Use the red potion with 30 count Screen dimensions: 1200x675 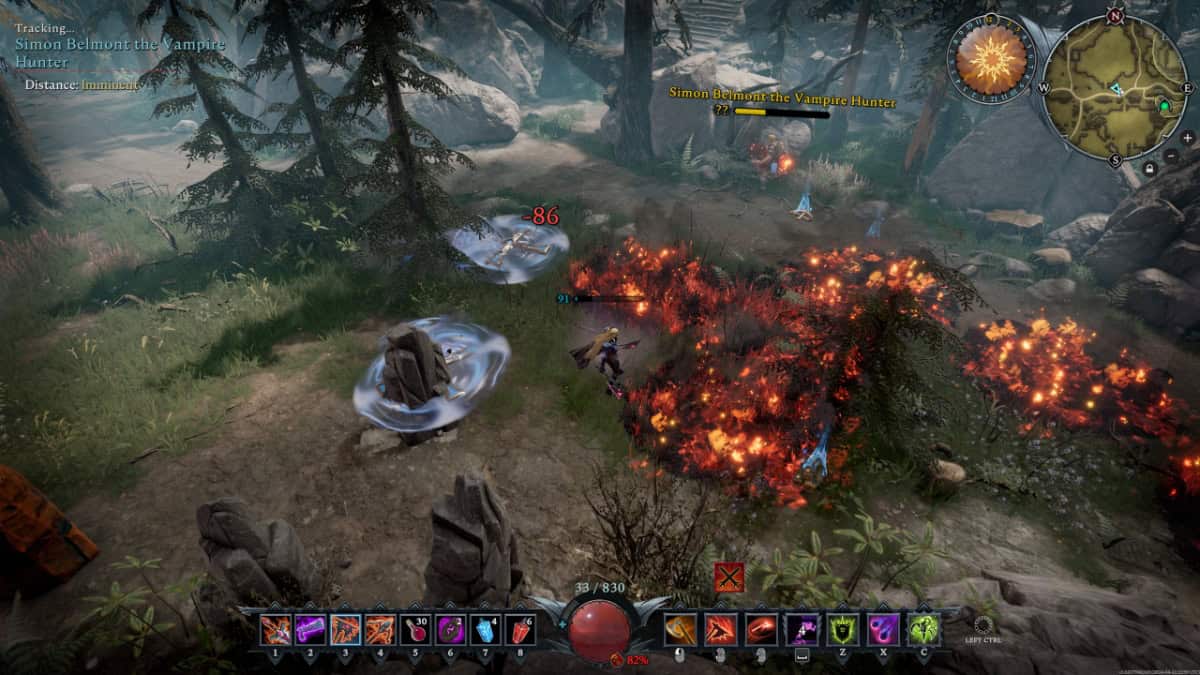(x=415, y=630)
